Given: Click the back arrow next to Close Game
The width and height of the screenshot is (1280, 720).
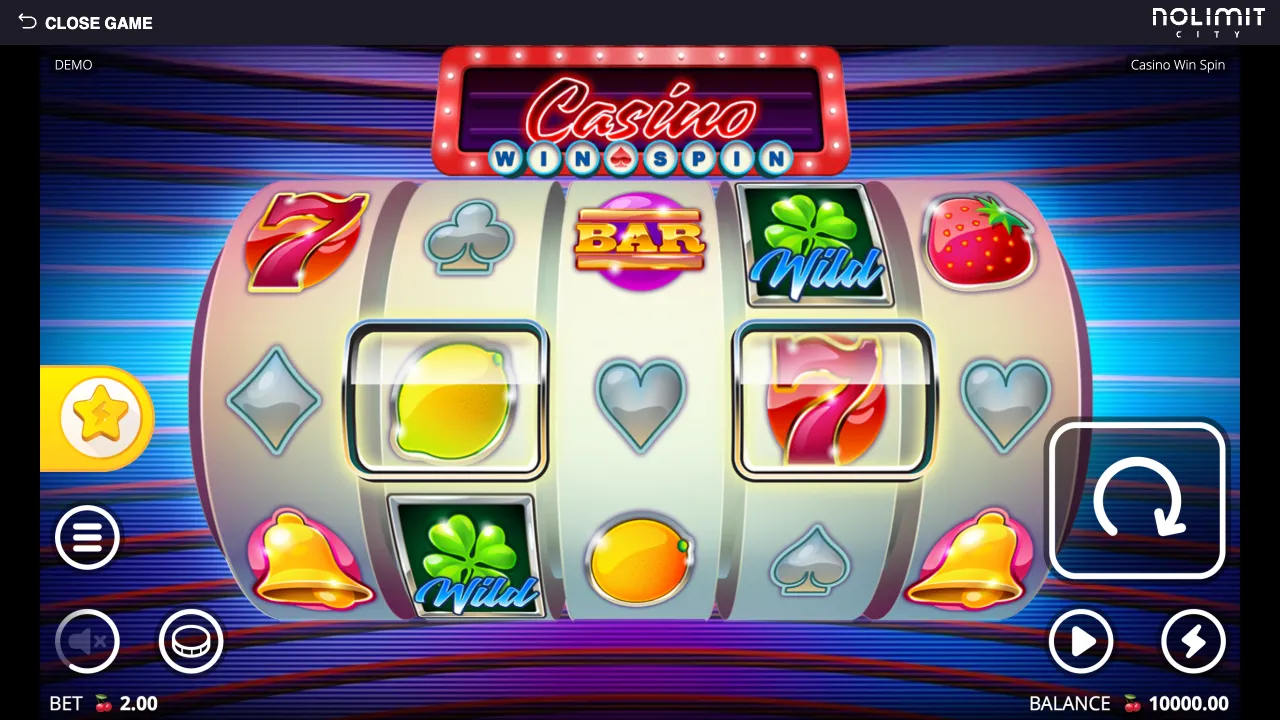Looking at the screenshot, I should click(28, 22).
